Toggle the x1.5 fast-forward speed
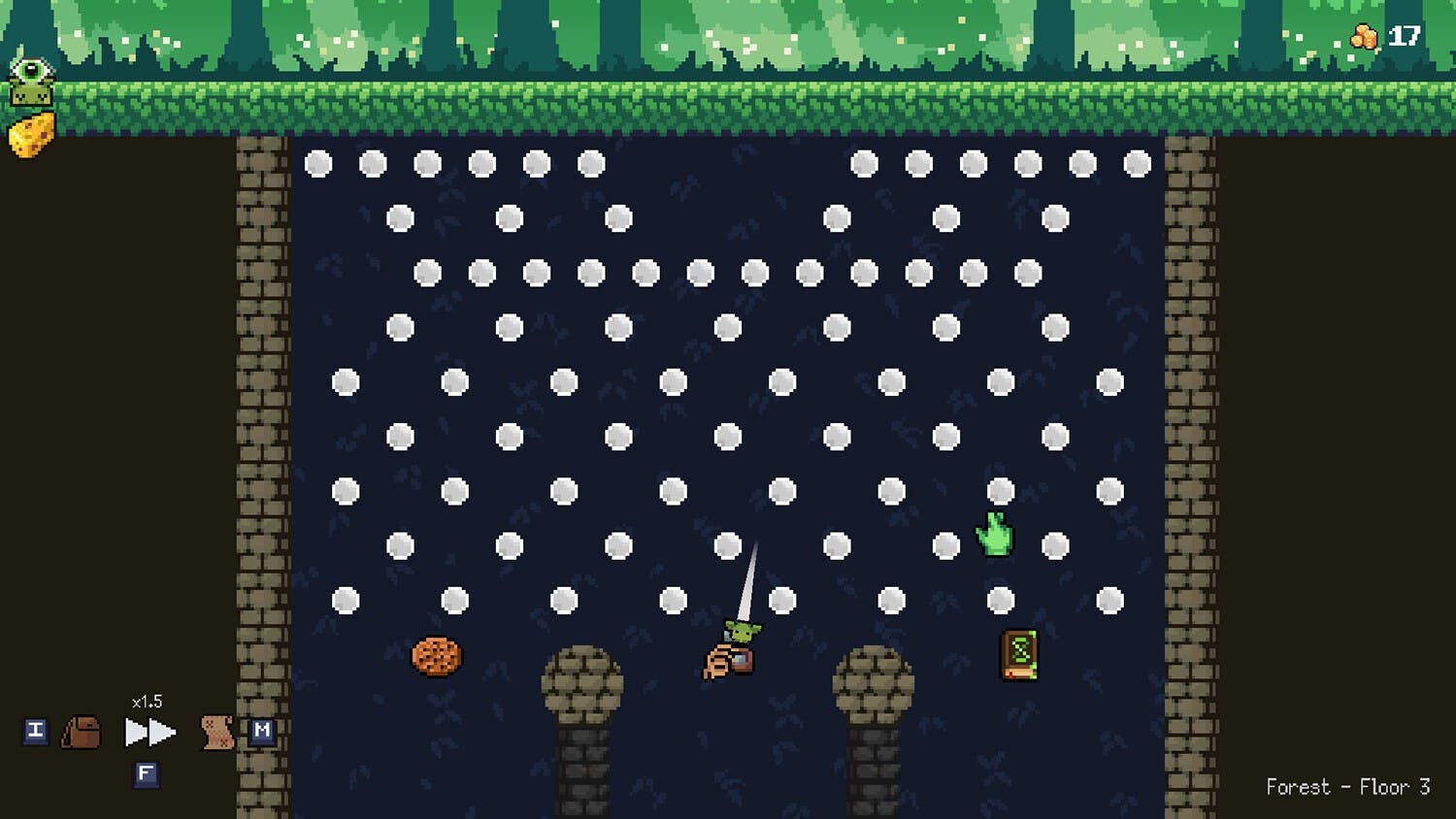Viewport: 1456px width, 819px height. coord(149,732)
